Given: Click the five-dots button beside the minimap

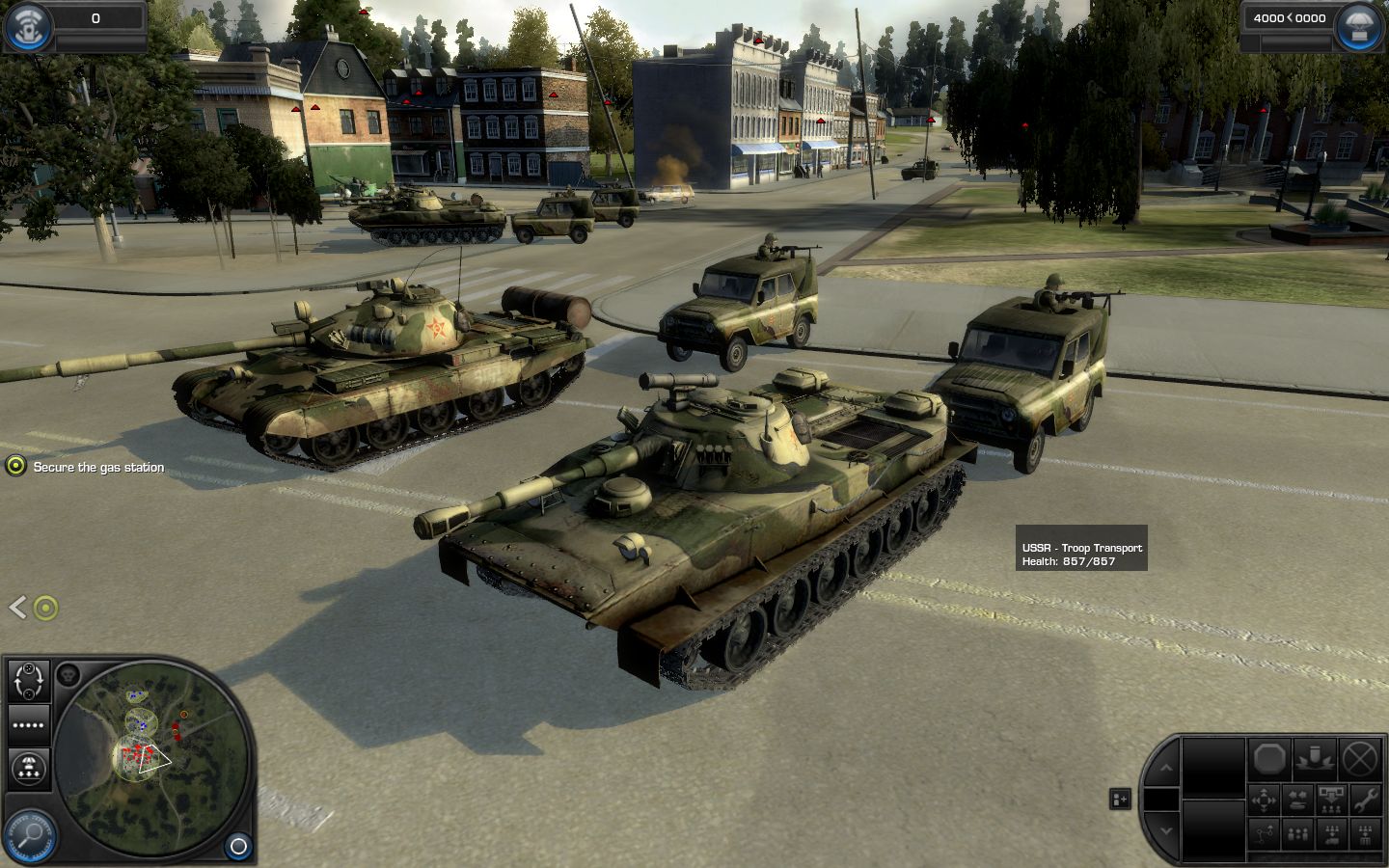Looking at the screenshot, I should coord(29,725).
